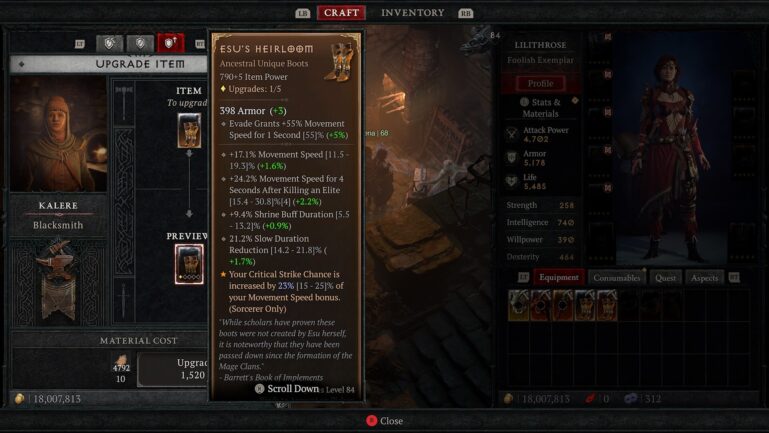Show the Consumables inventory tab

[616, 277]
